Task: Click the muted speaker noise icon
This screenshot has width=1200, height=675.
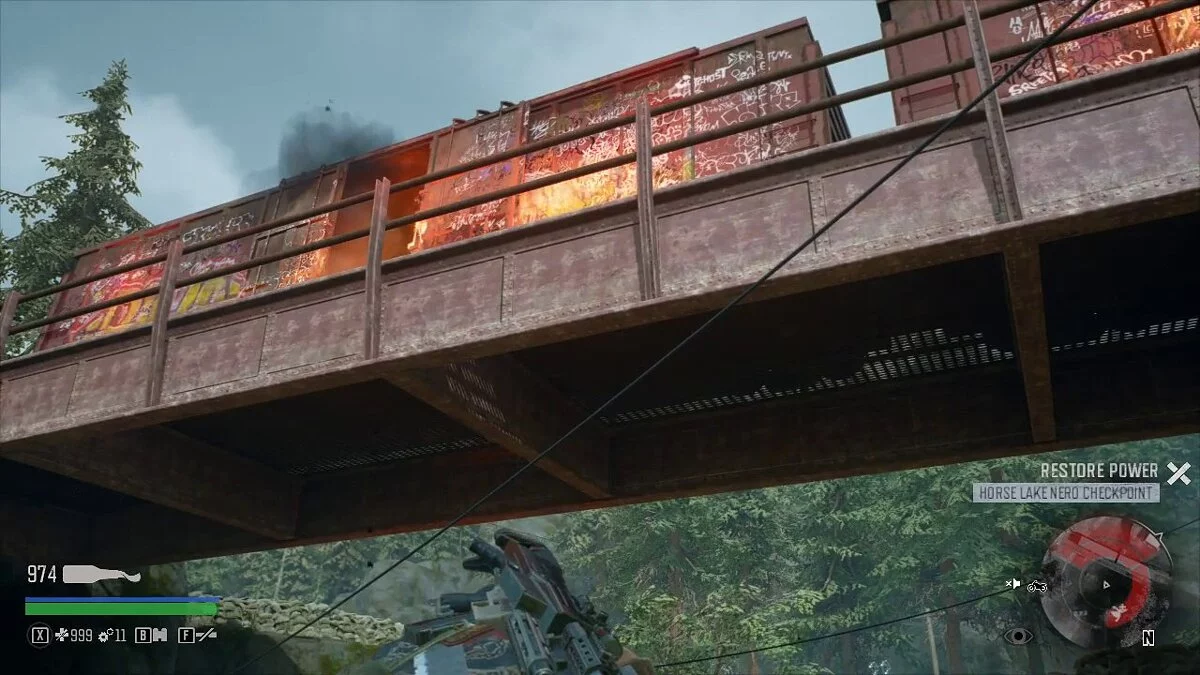Action: [x=1014, y=584]
